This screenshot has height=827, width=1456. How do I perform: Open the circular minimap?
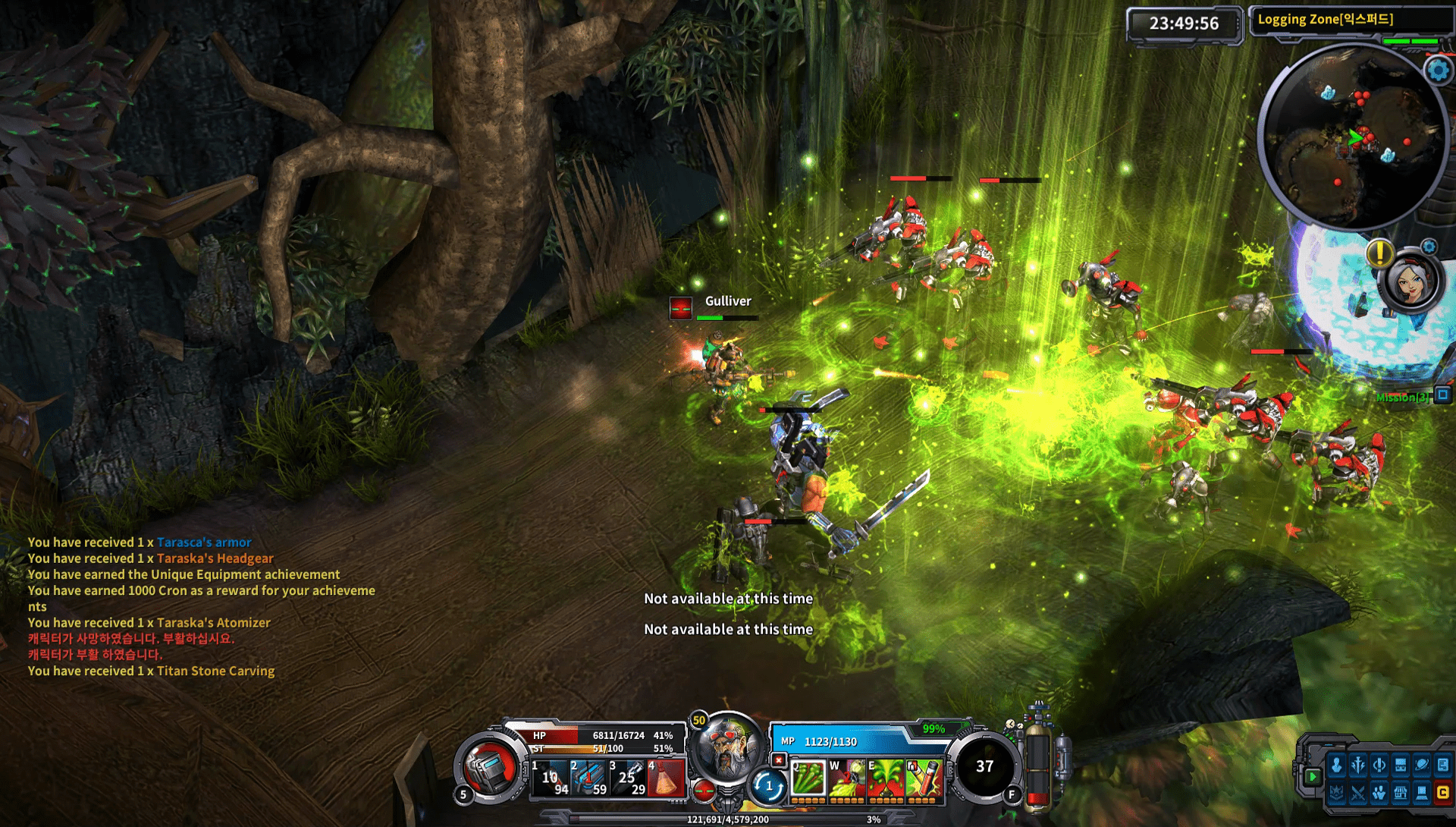pyautogui.click(x=1353, y=138)
